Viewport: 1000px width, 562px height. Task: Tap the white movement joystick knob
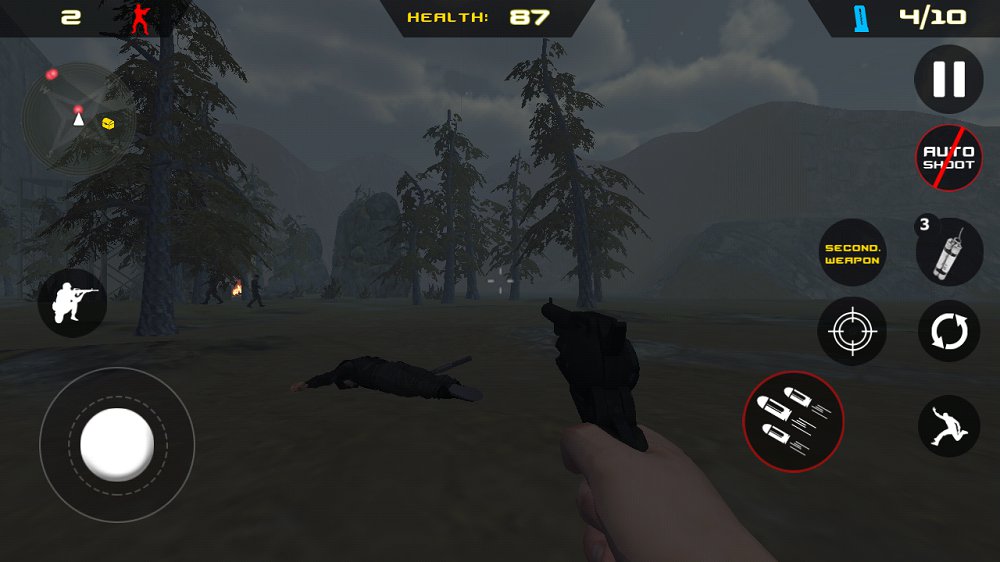[x=117, y=444]
